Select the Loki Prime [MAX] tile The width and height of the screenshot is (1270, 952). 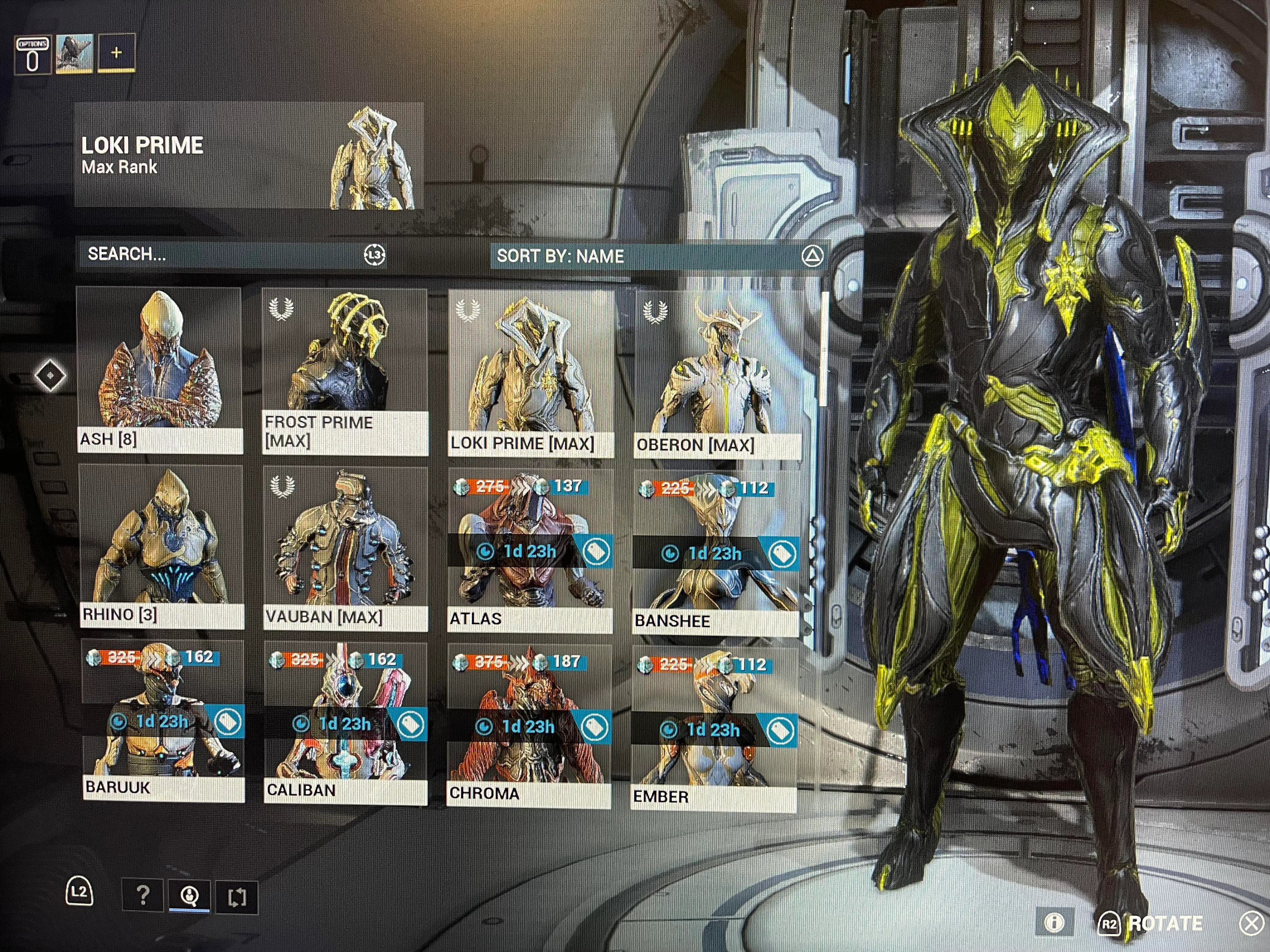[x=530, y=373]
